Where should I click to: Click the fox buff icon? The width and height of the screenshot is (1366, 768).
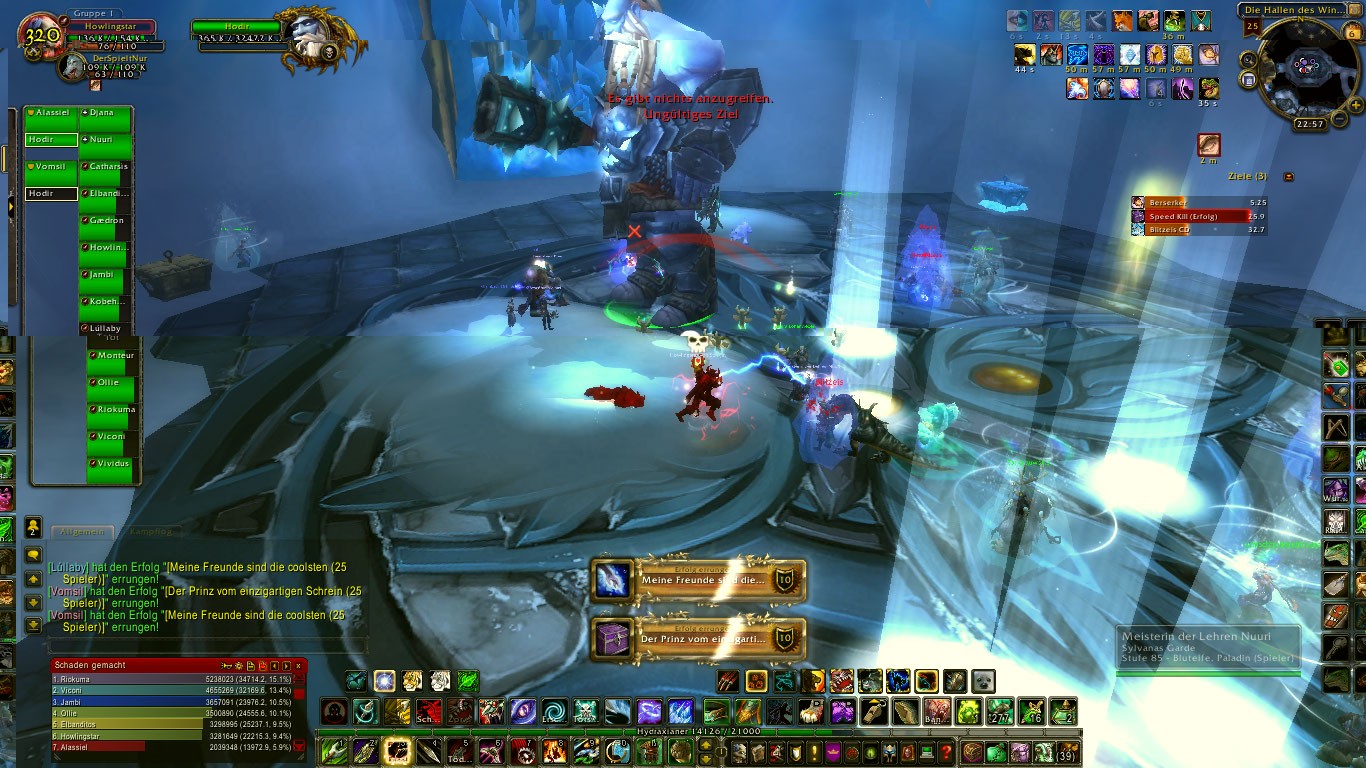[1122, 21]
